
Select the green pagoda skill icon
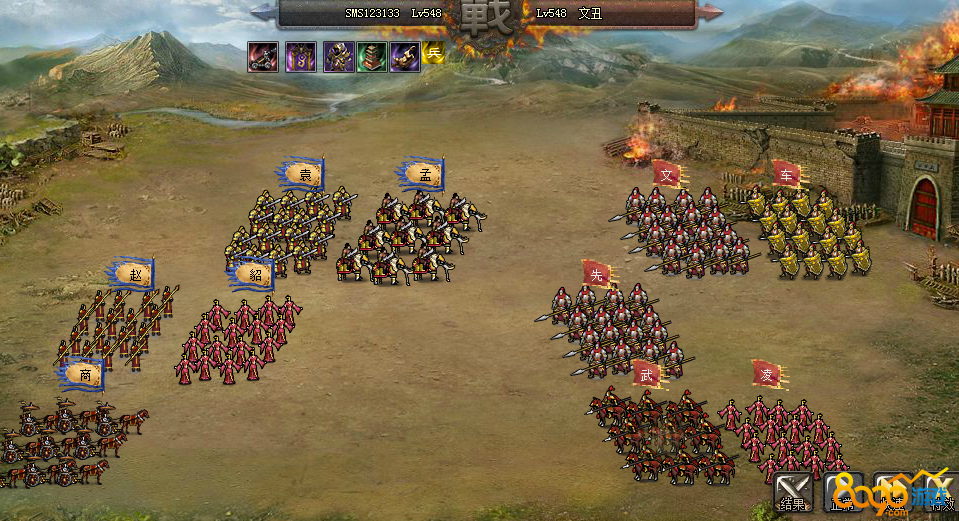click(372, 56)
